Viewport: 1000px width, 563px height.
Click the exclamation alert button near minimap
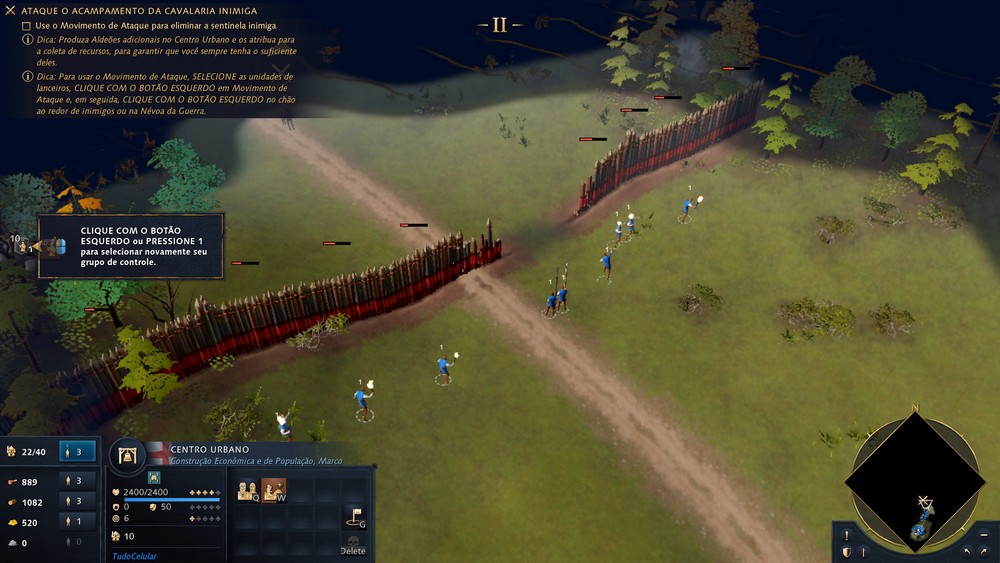pos(846,535)
